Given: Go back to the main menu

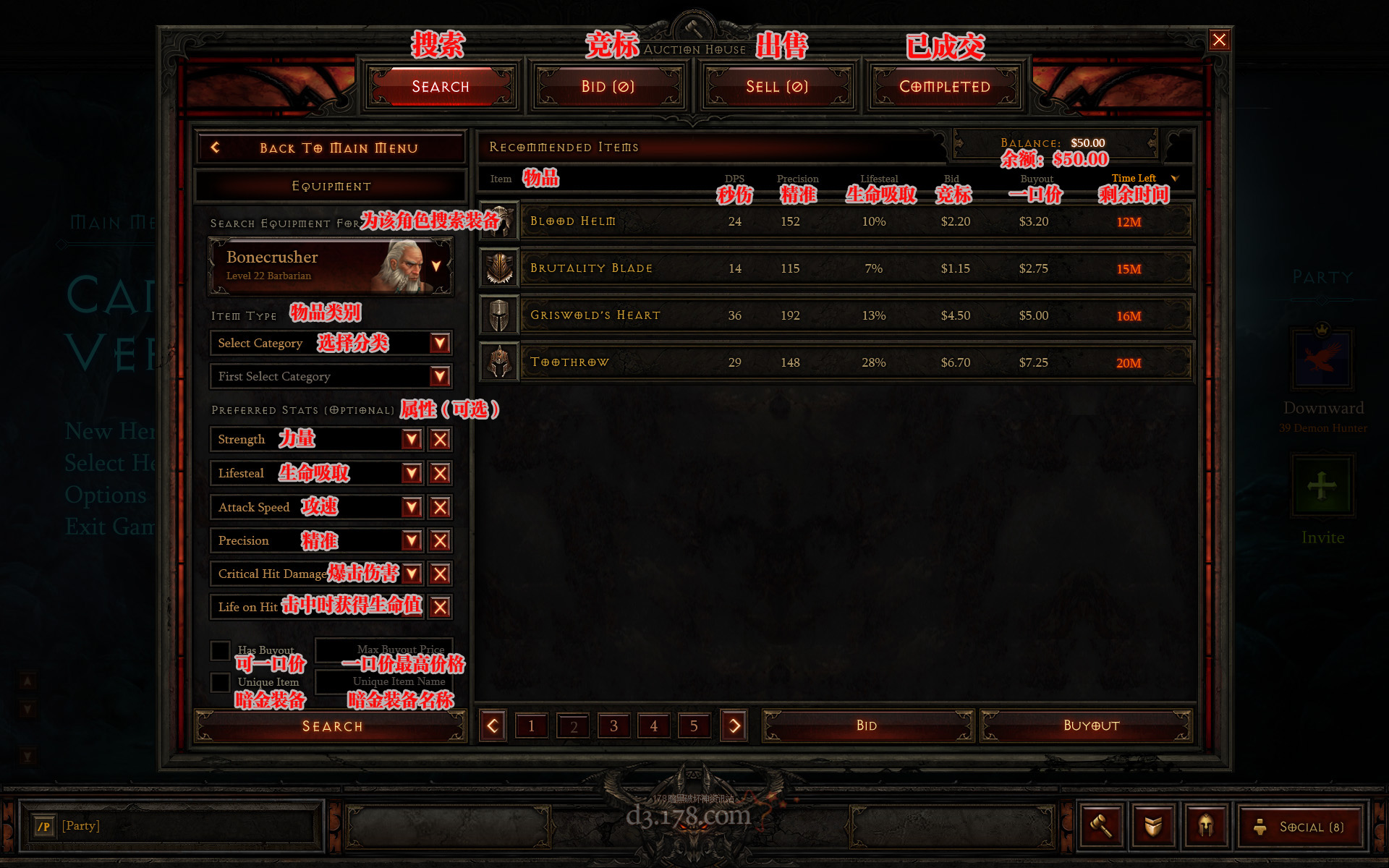Looking at the screenshot, I should pos(331,148).
